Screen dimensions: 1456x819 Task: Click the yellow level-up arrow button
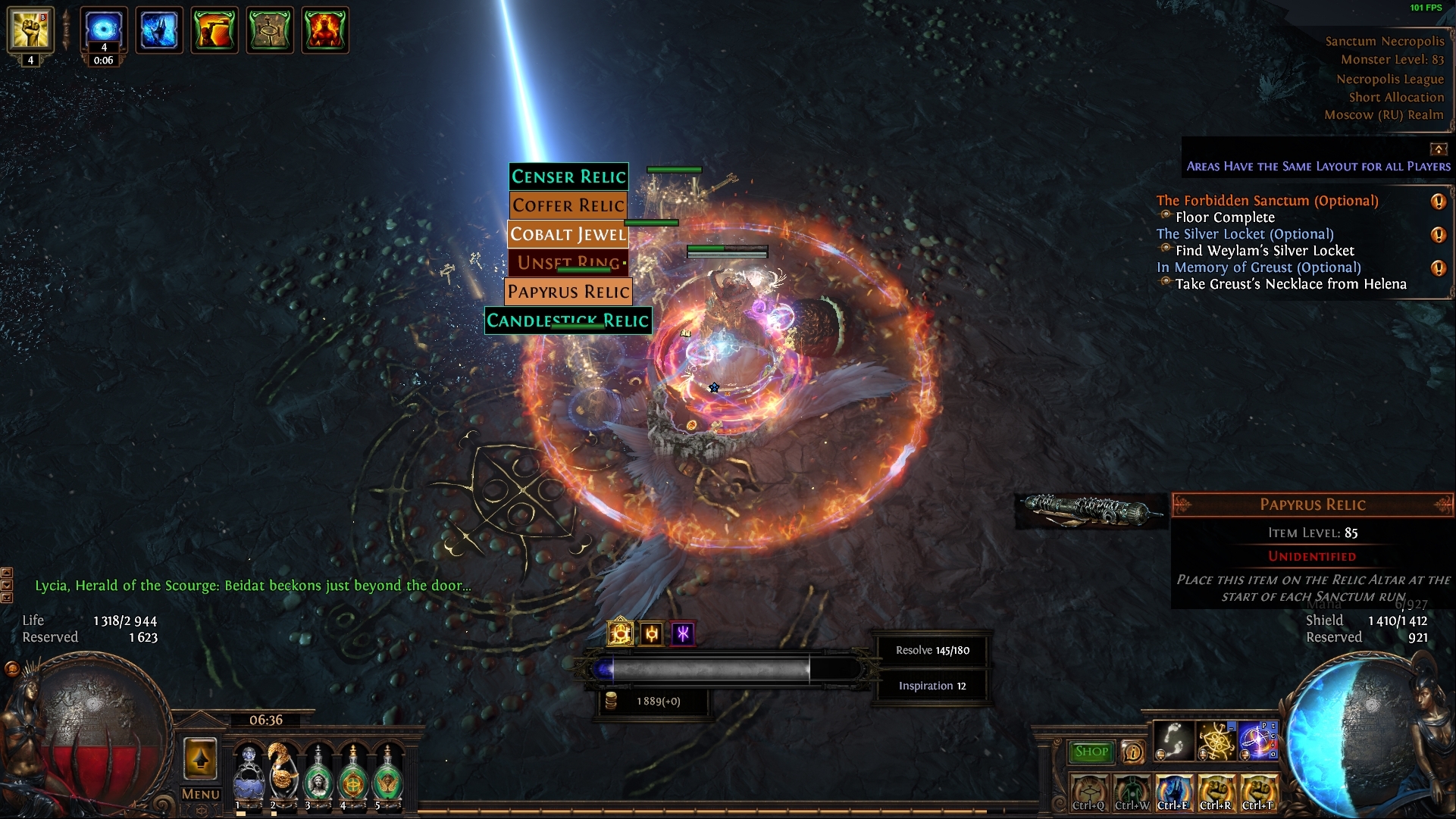pos(200,758)
